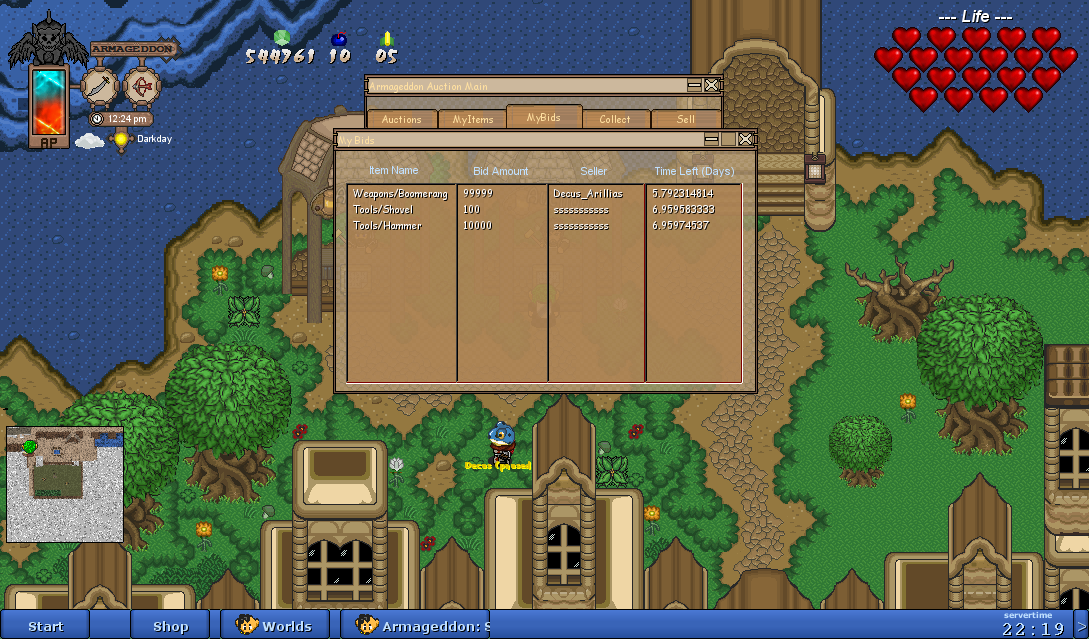Image resolution: width=1089 pixels, height=639 pixels.
Task: Close the Armageddon Auction Main window
Action: point(711,86)
